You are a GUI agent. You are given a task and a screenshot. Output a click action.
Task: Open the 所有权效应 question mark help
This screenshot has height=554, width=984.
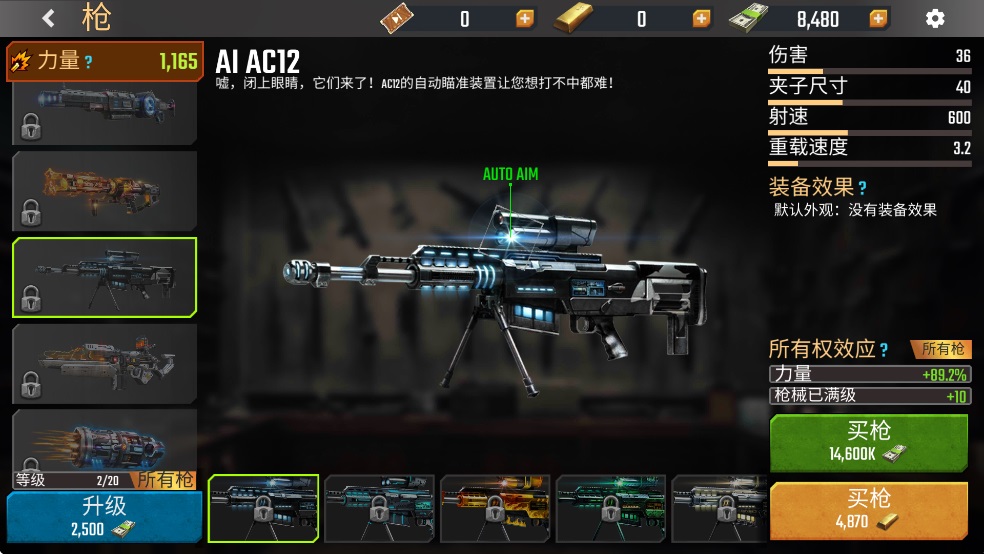click(883, 349)
